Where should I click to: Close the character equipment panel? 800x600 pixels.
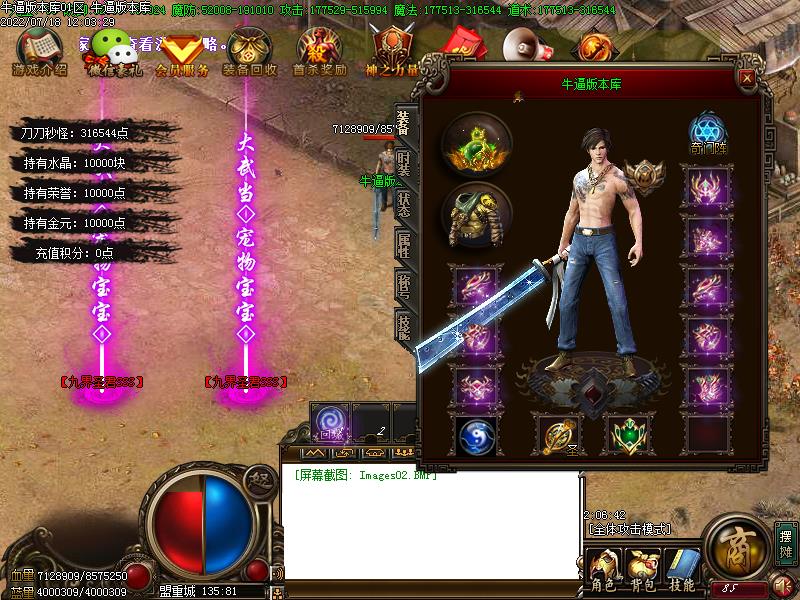[x=746, y=77]
